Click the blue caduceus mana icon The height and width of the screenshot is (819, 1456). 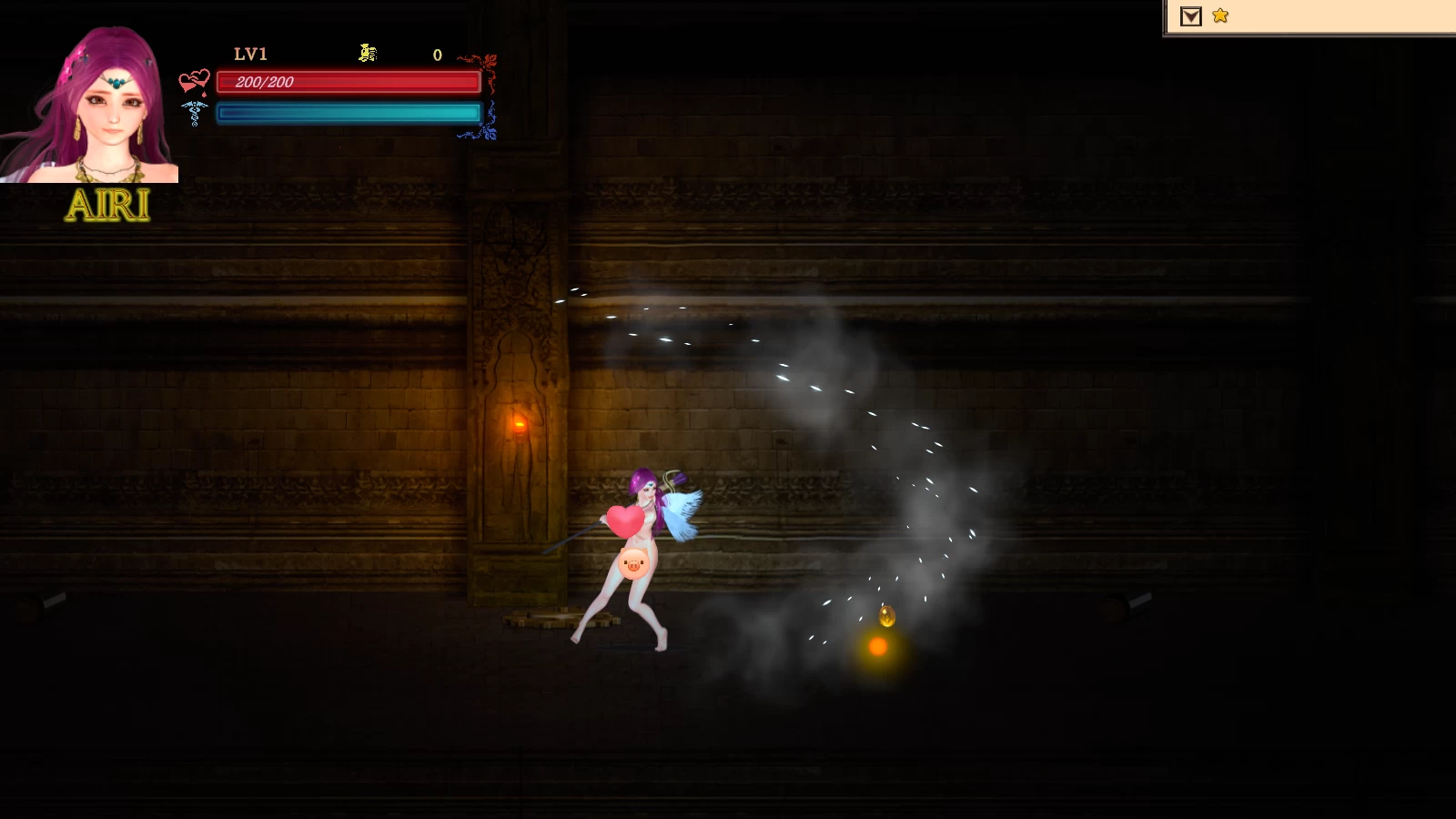pos(197,113)
